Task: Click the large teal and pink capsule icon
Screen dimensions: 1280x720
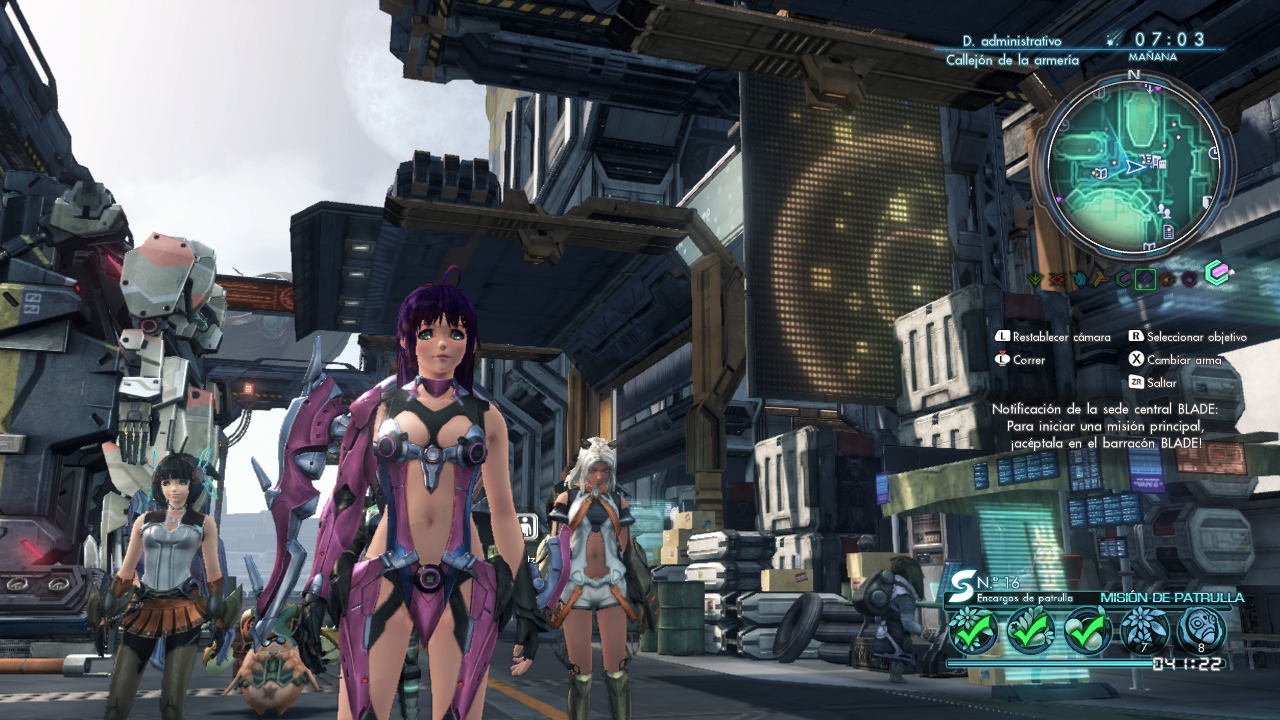Action: click(1216, 273)
